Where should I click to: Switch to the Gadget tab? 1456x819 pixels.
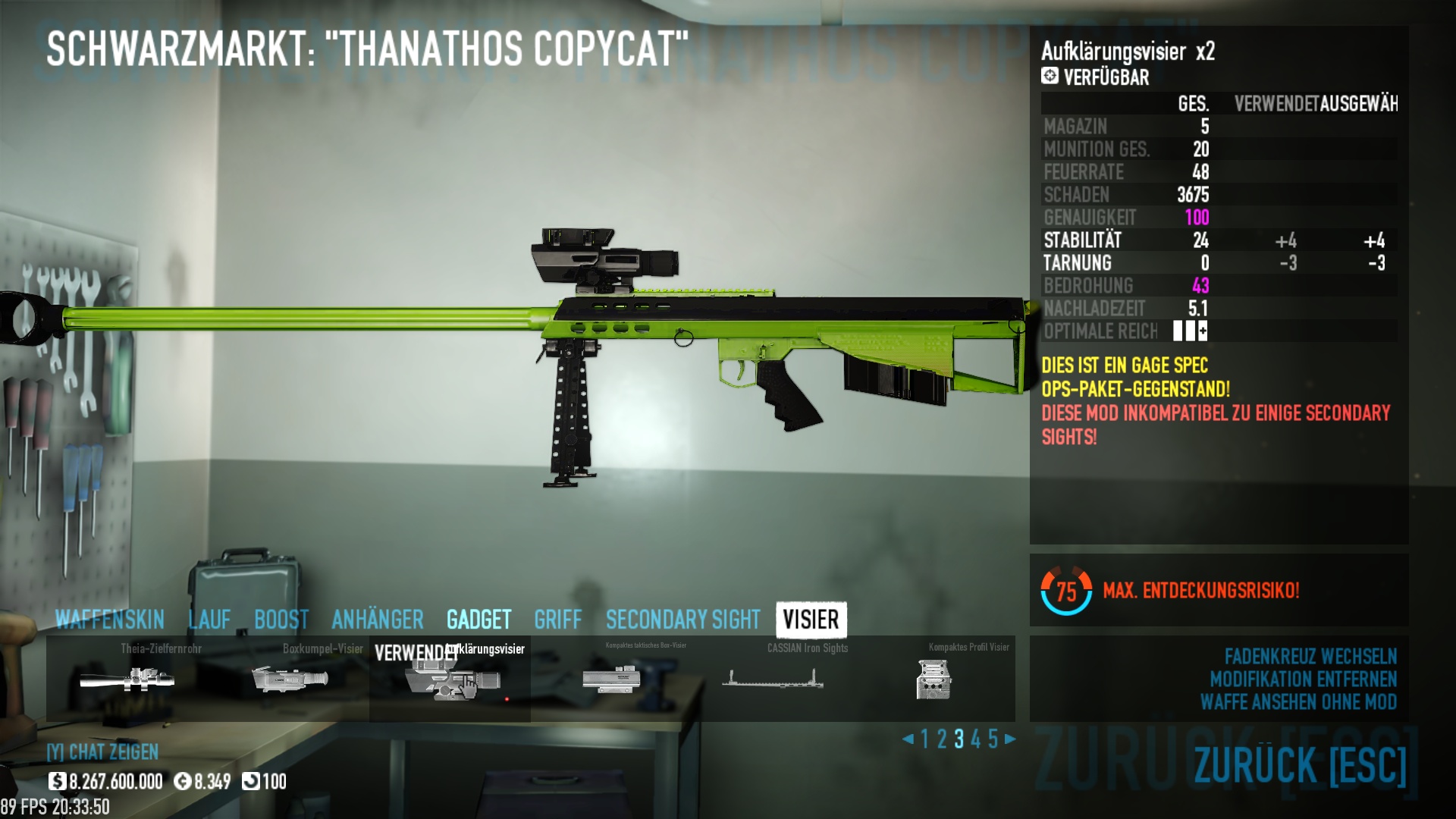479,620
